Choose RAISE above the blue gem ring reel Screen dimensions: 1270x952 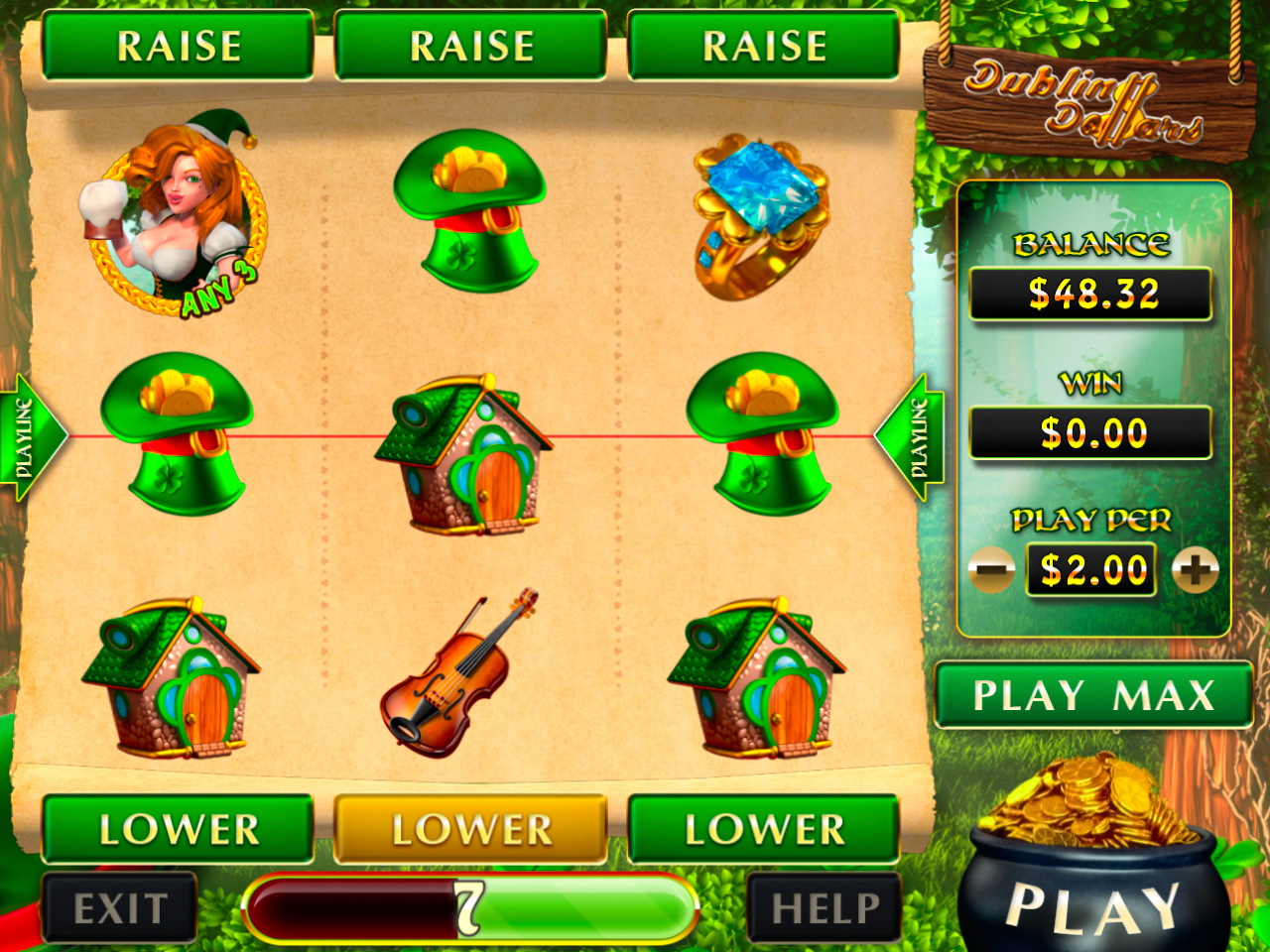[x=764, y=46]
